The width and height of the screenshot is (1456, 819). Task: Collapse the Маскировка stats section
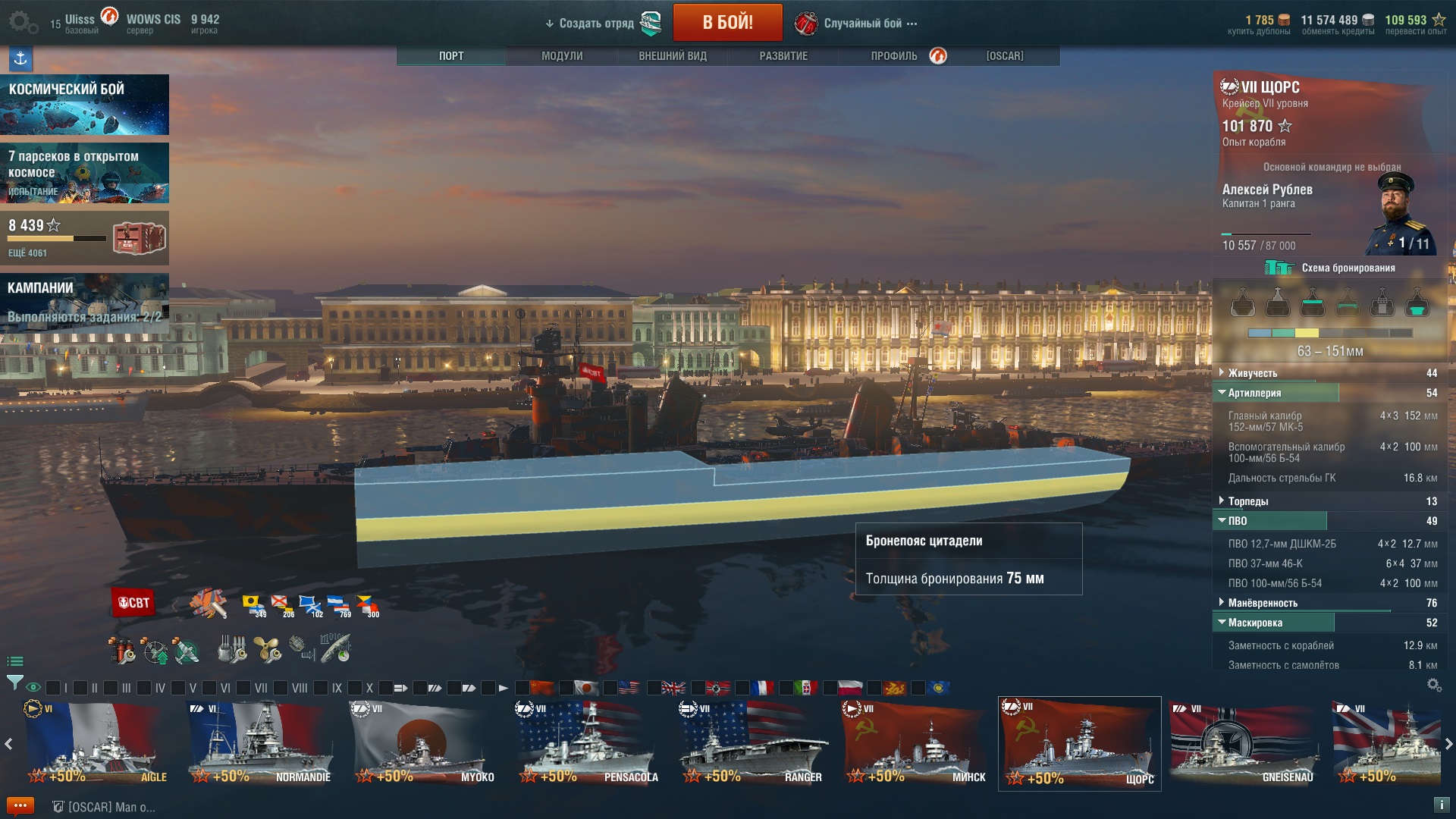[x=1255, y=623]
